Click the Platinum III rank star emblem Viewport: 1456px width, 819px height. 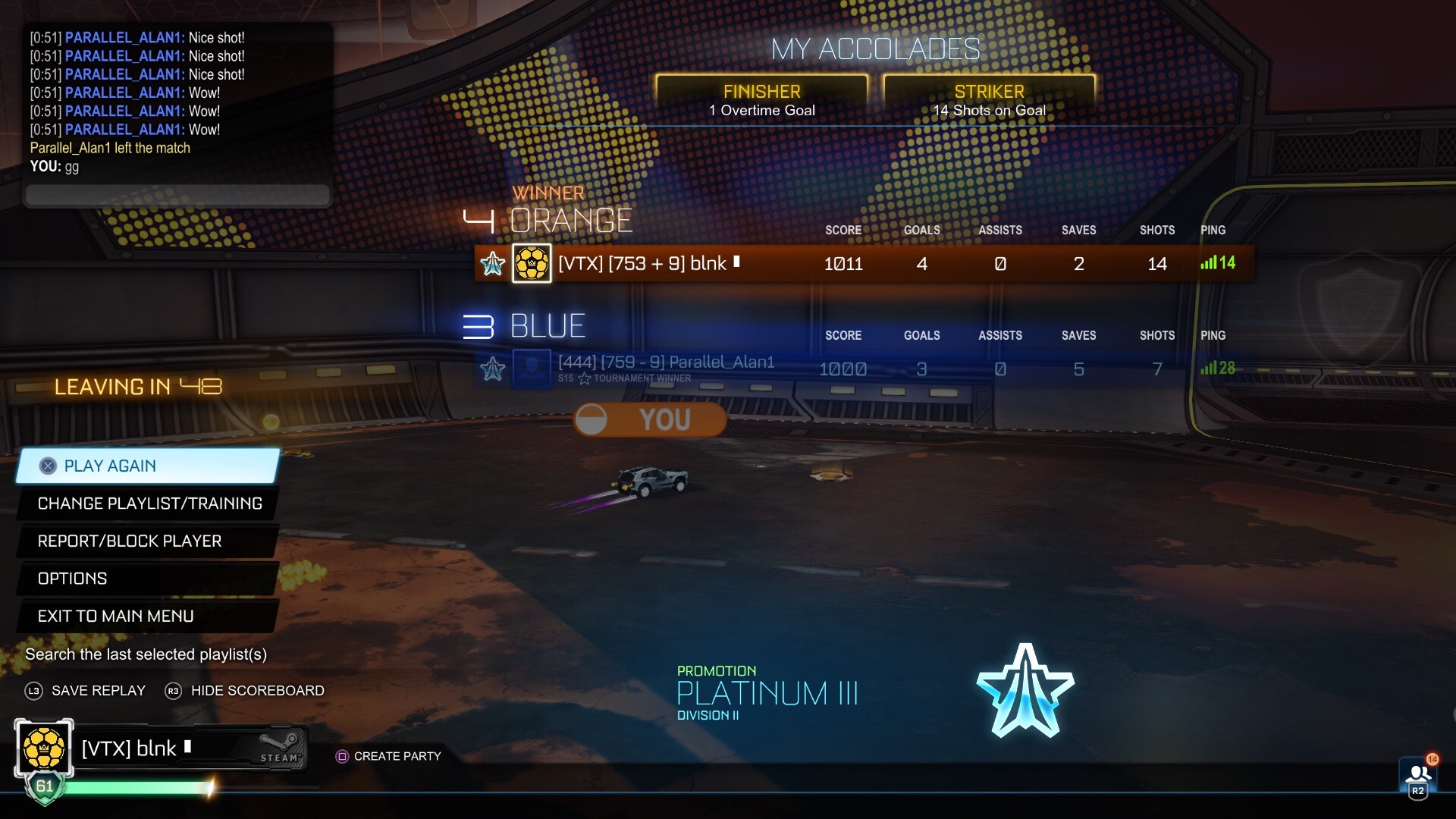click(1025, 692)
